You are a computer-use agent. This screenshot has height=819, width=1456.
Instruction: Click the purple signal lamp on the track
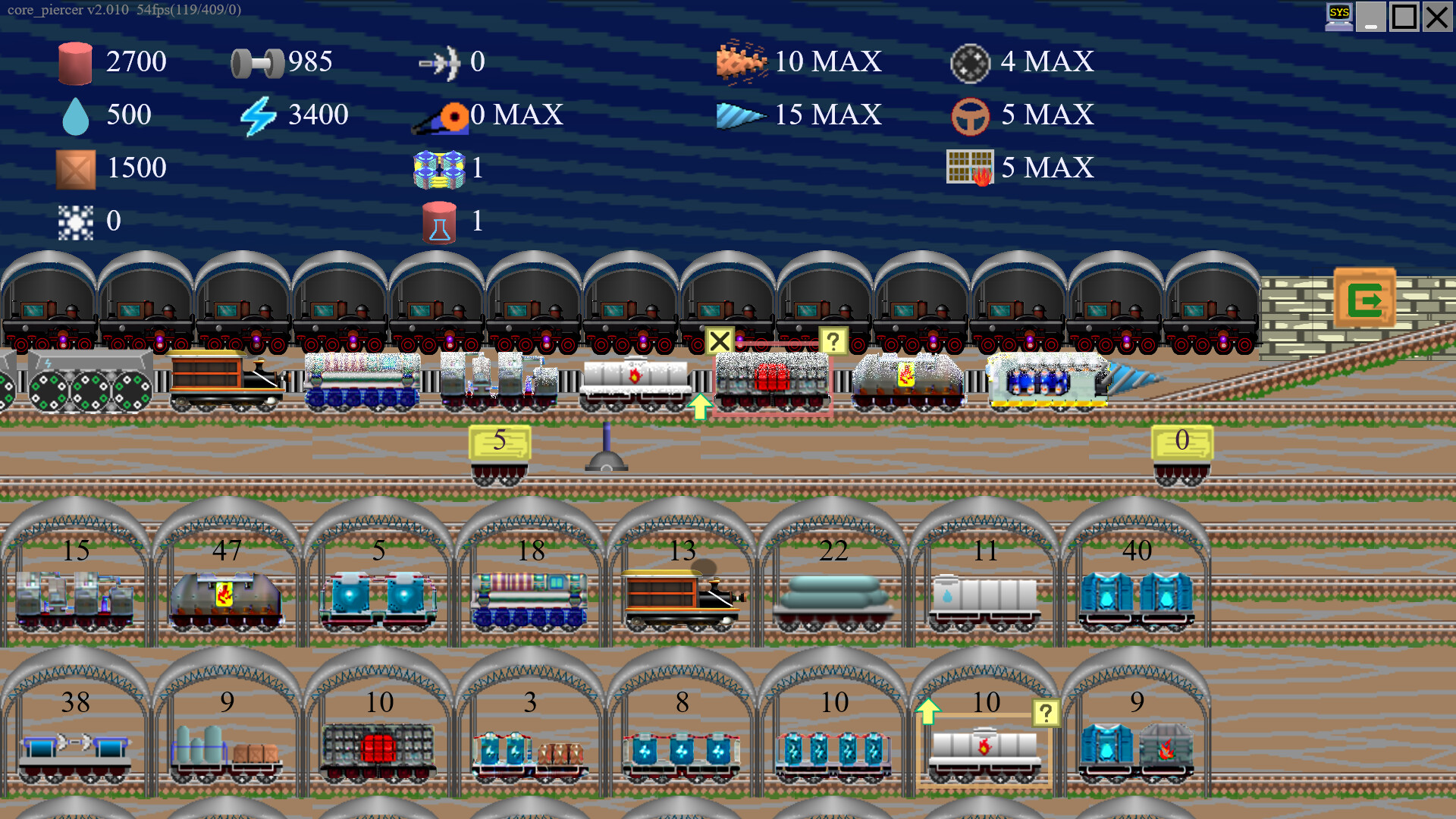pos(607,444)
